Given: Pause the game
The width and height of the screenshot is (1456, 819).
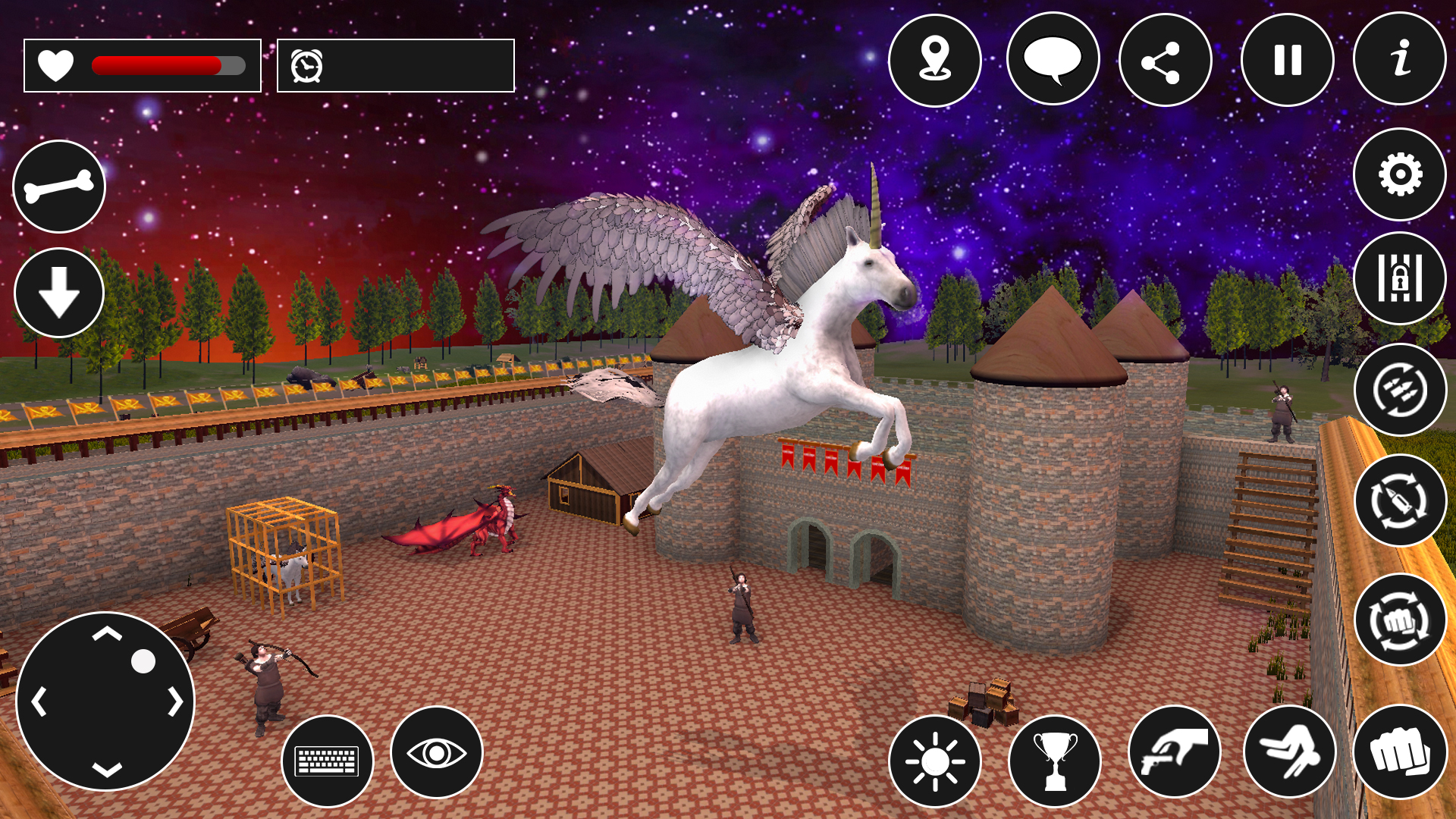Looking at the screenshot, I should click(x=1288, y=61).
